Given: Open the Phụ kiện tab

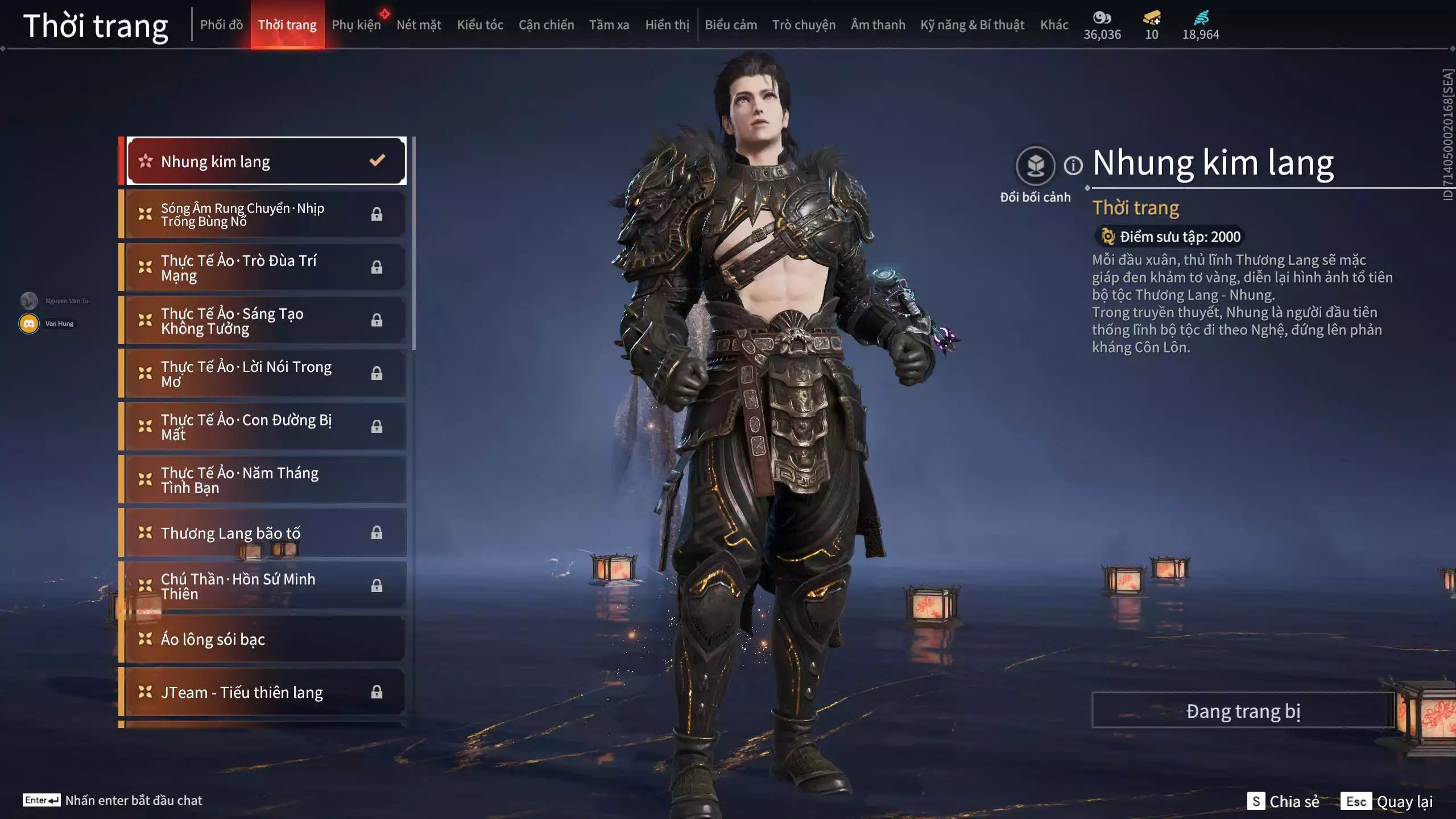Looking at the screenshot, I should 356,24.
